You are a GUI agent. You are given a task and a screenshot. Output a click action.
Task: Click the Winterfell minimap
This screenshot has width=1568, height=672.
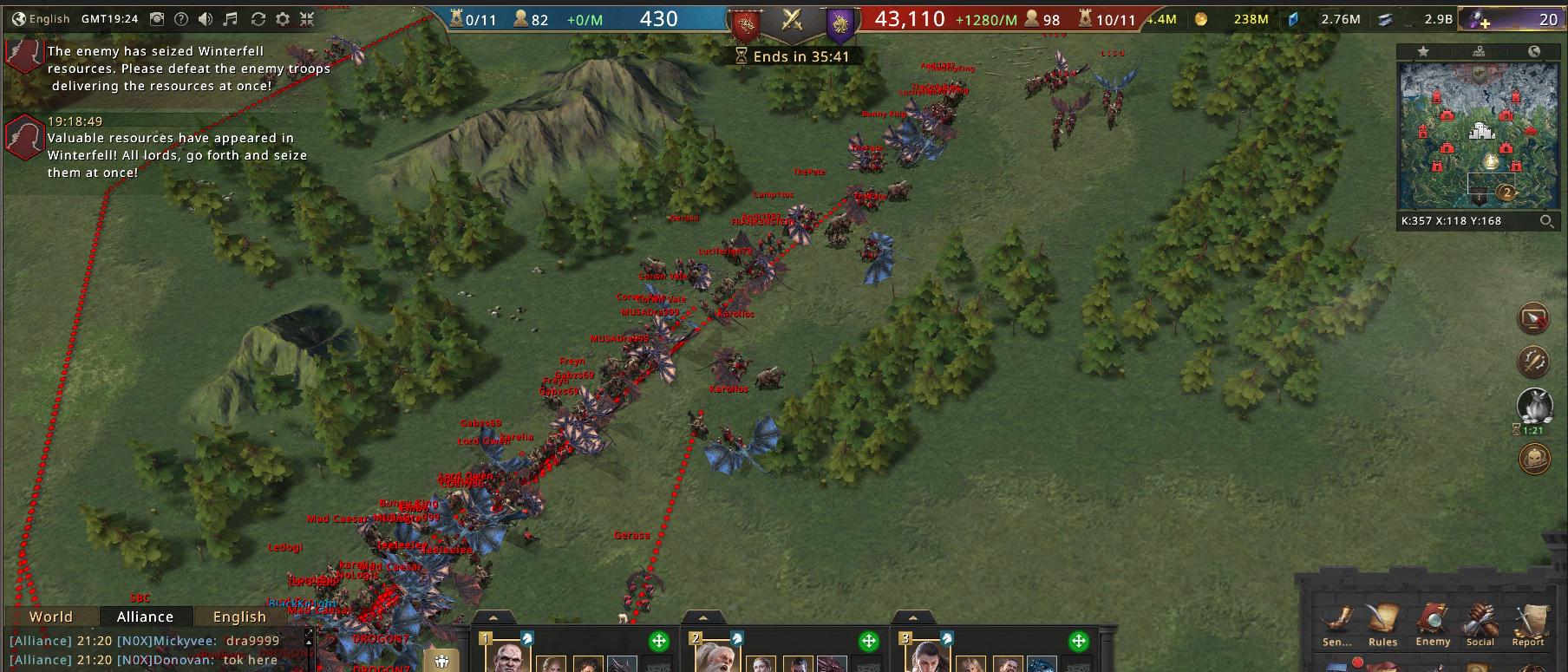[x=1479, y=136]
